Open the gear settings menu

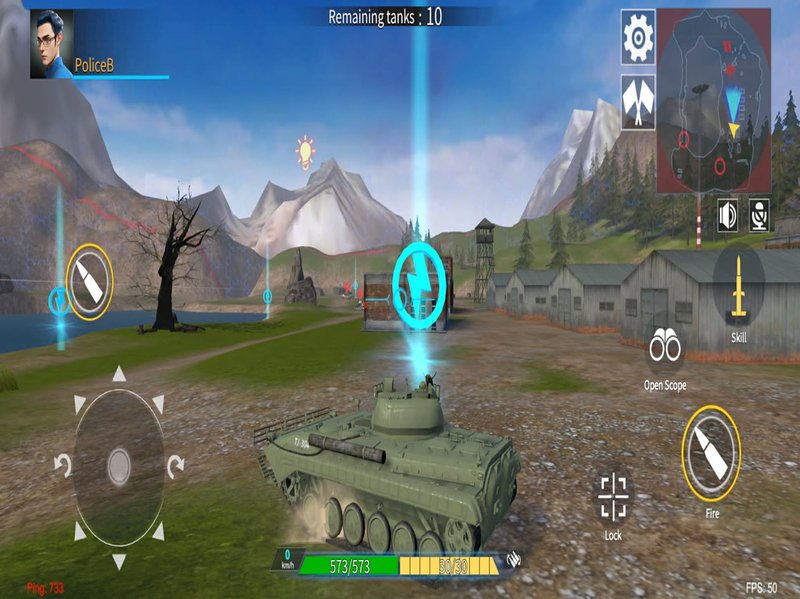click(638, 37)
